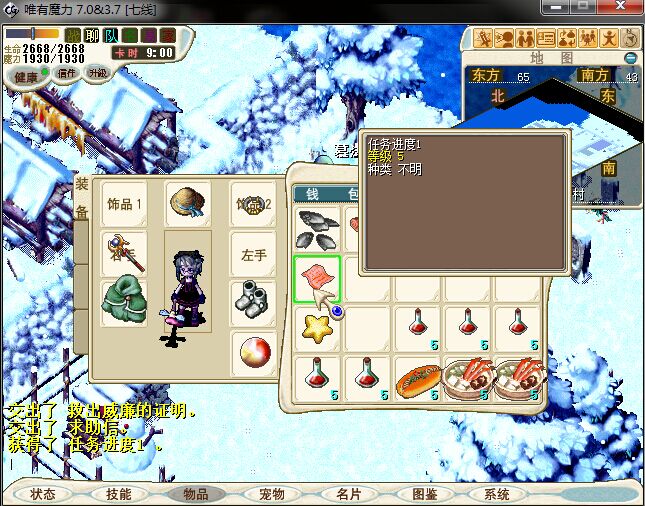Open the 技能 skills menu
The height and width of the screenshot is (506, 645).
pos(118,494)
